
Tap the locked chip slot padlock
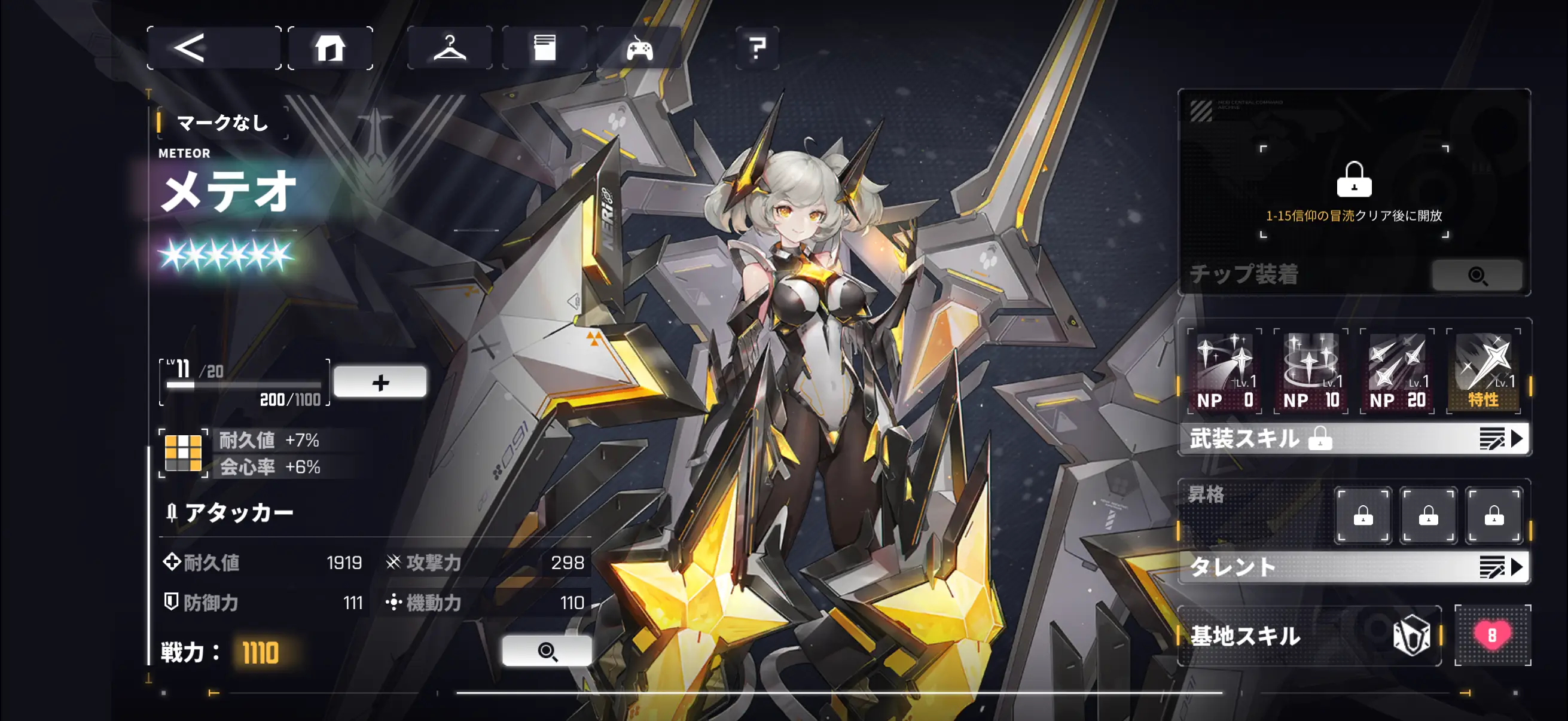pos(1354,179)
